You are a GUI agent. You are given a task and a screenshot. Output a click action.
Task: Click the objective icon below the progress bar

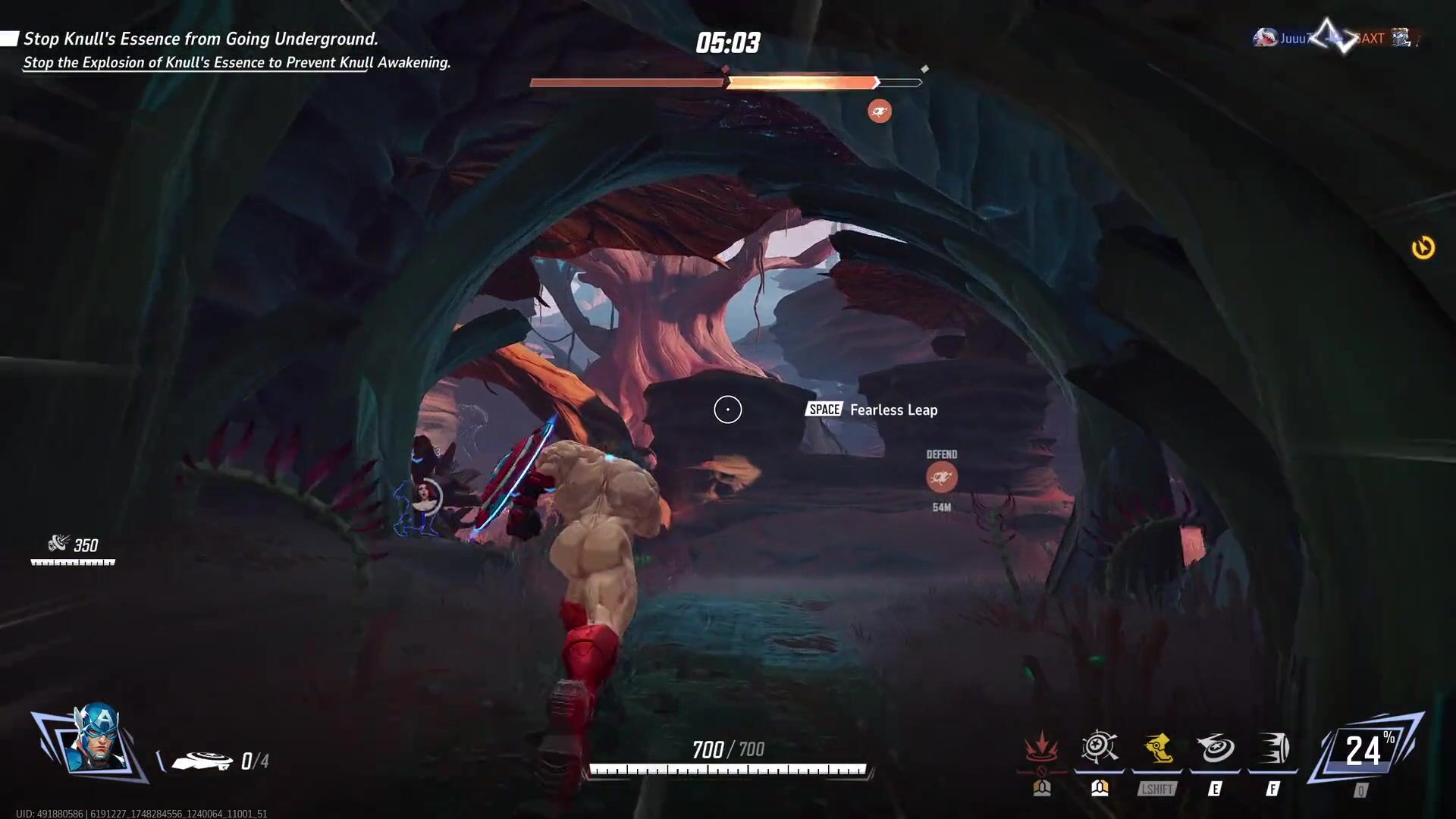click(x=880, y=111)
